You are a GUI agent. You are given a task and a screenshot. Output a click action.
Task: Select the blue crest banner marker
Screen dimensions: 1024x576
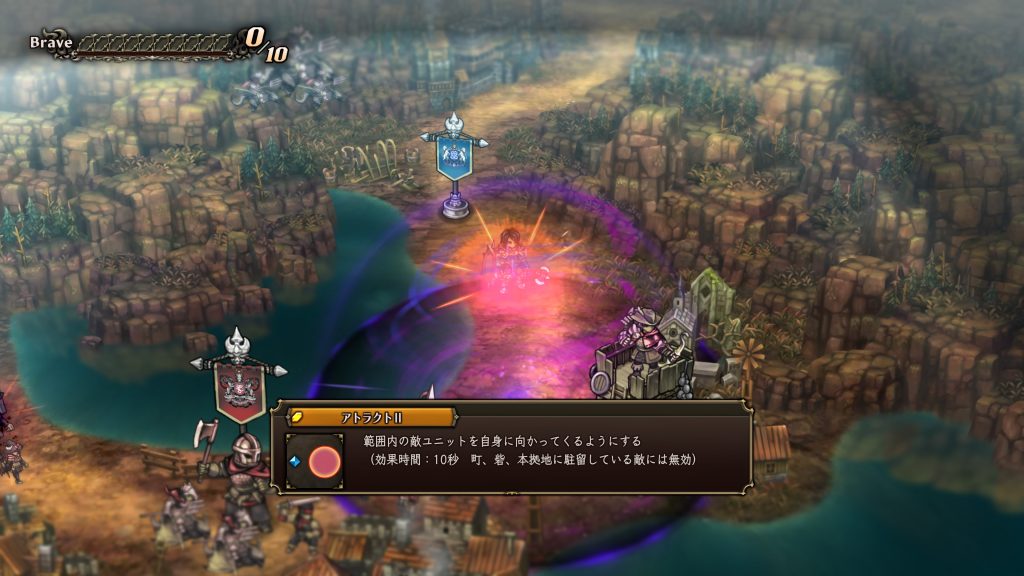pos(455,160)
